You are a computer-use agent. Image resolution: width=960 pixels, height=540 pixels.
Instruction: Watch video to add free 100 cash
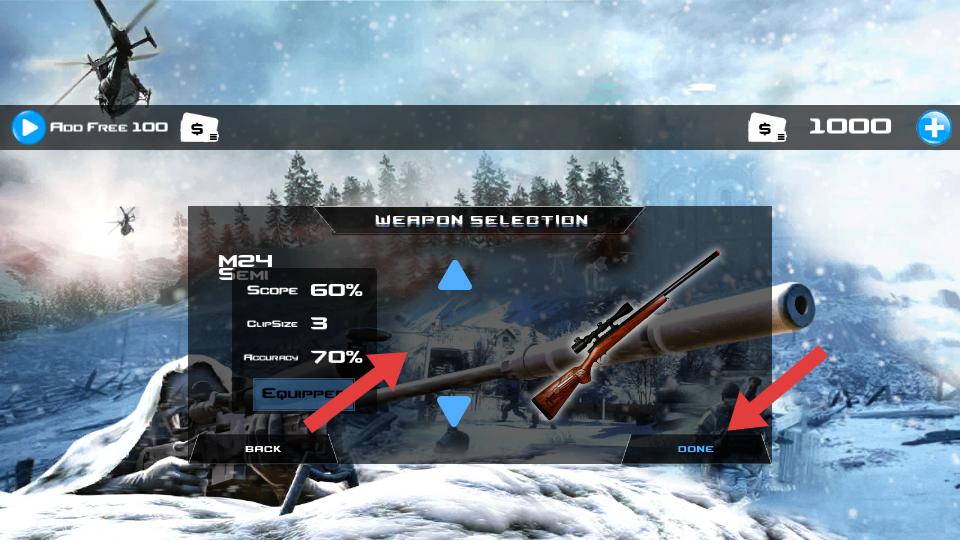[x=29, y=127]
